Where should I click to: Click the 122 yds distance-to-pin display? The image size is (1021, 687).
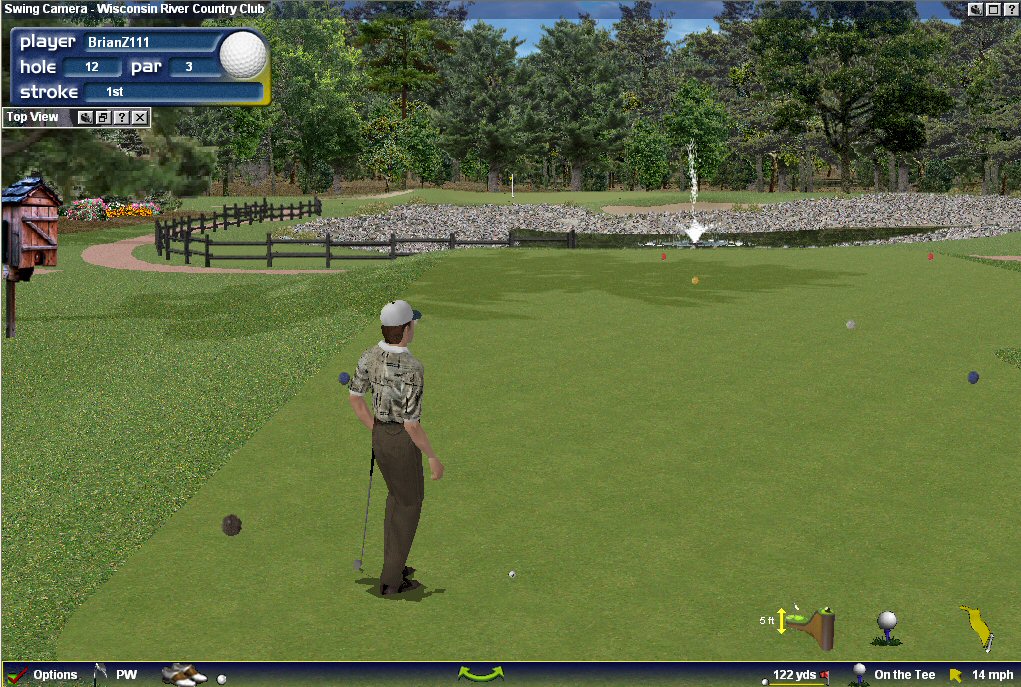(795, 675)
